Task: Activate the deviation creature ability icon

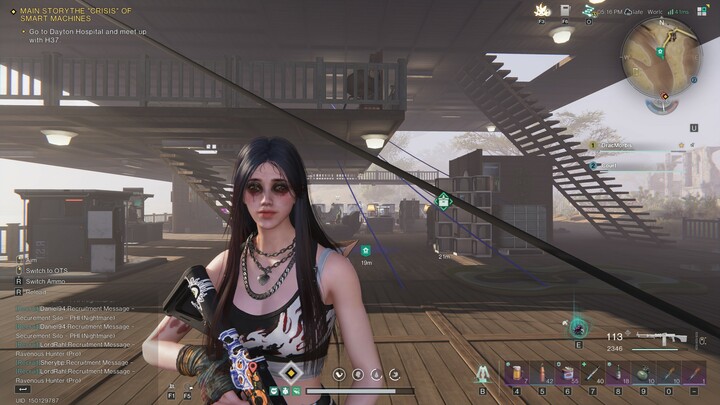Action: [x=579, y=327]
